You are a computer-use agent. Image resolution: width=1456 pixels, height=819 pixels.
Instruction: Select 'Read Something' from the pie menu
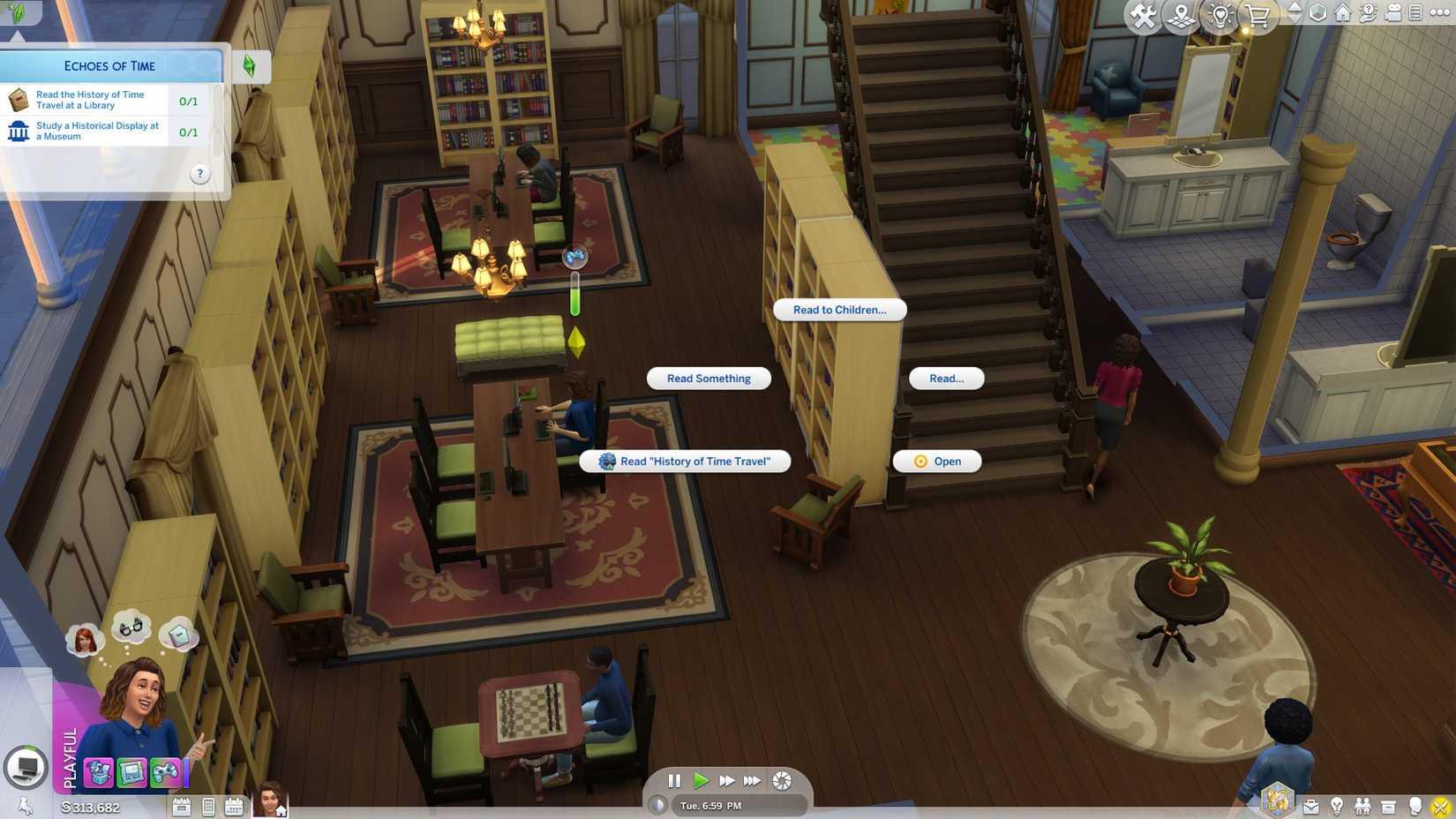click(x=708, y=378)
